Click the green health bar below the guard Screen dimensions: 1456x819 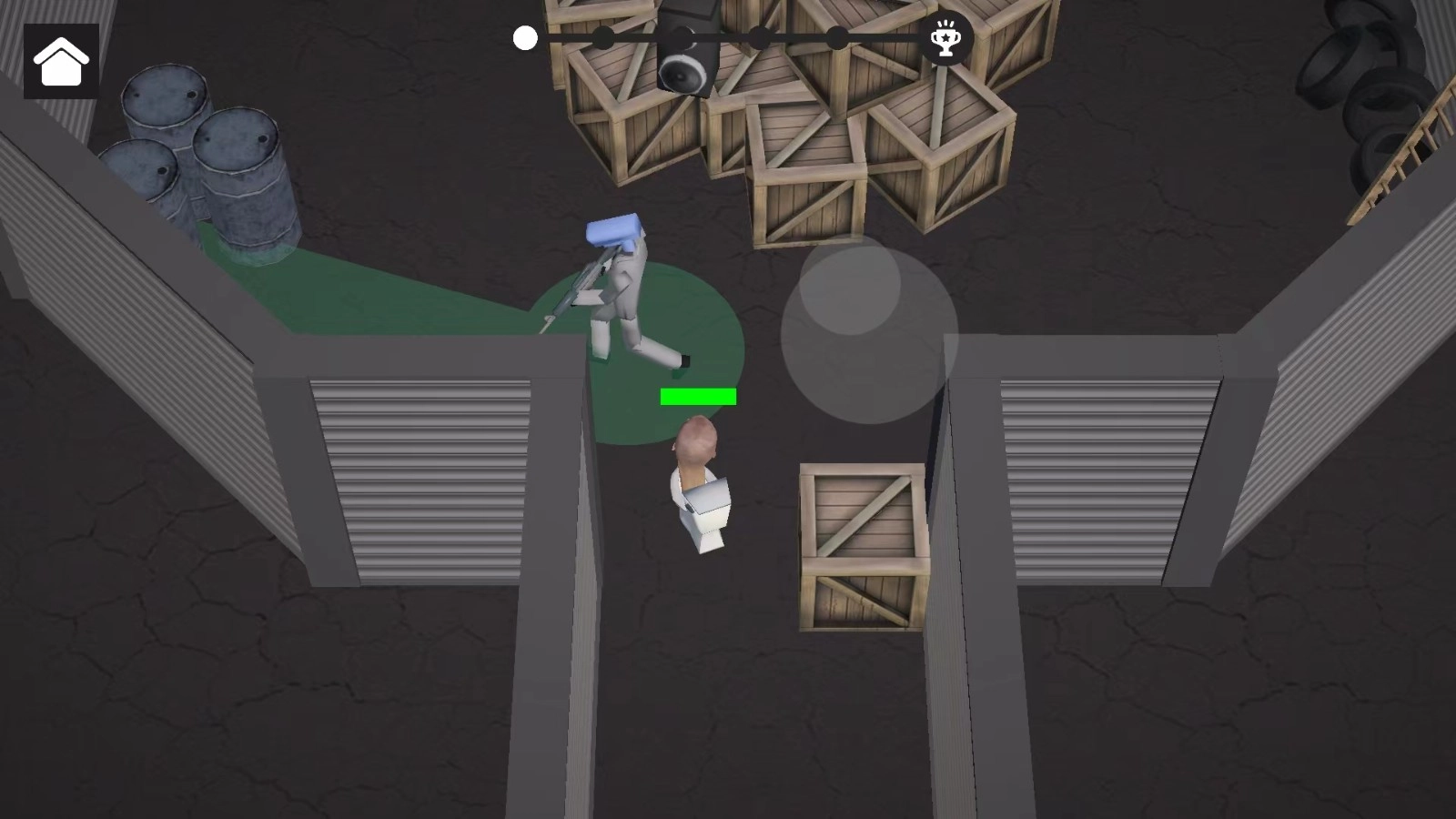(697, 395)
